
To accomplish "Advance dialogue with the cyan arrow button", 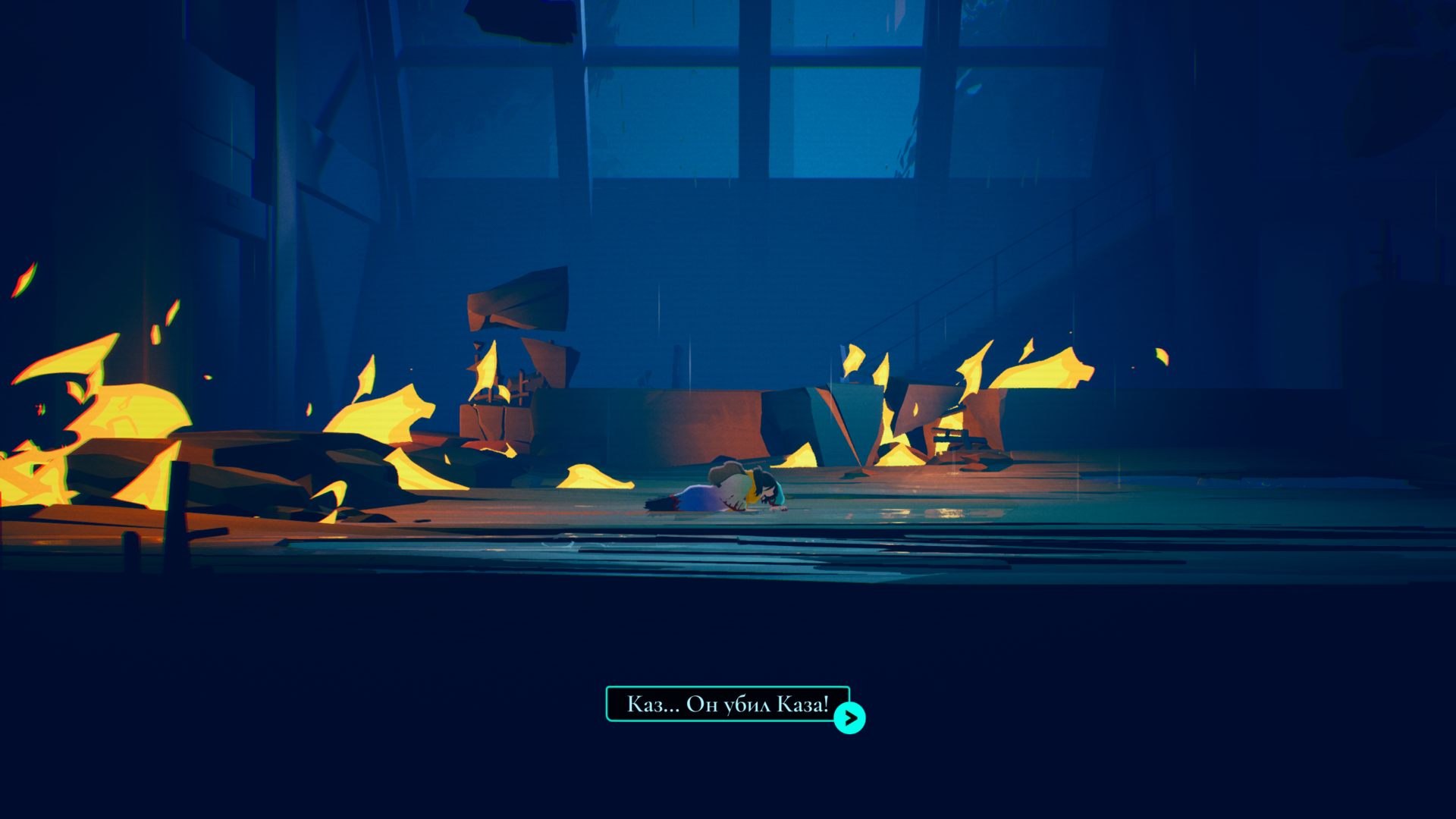I will tap(849, 717).
